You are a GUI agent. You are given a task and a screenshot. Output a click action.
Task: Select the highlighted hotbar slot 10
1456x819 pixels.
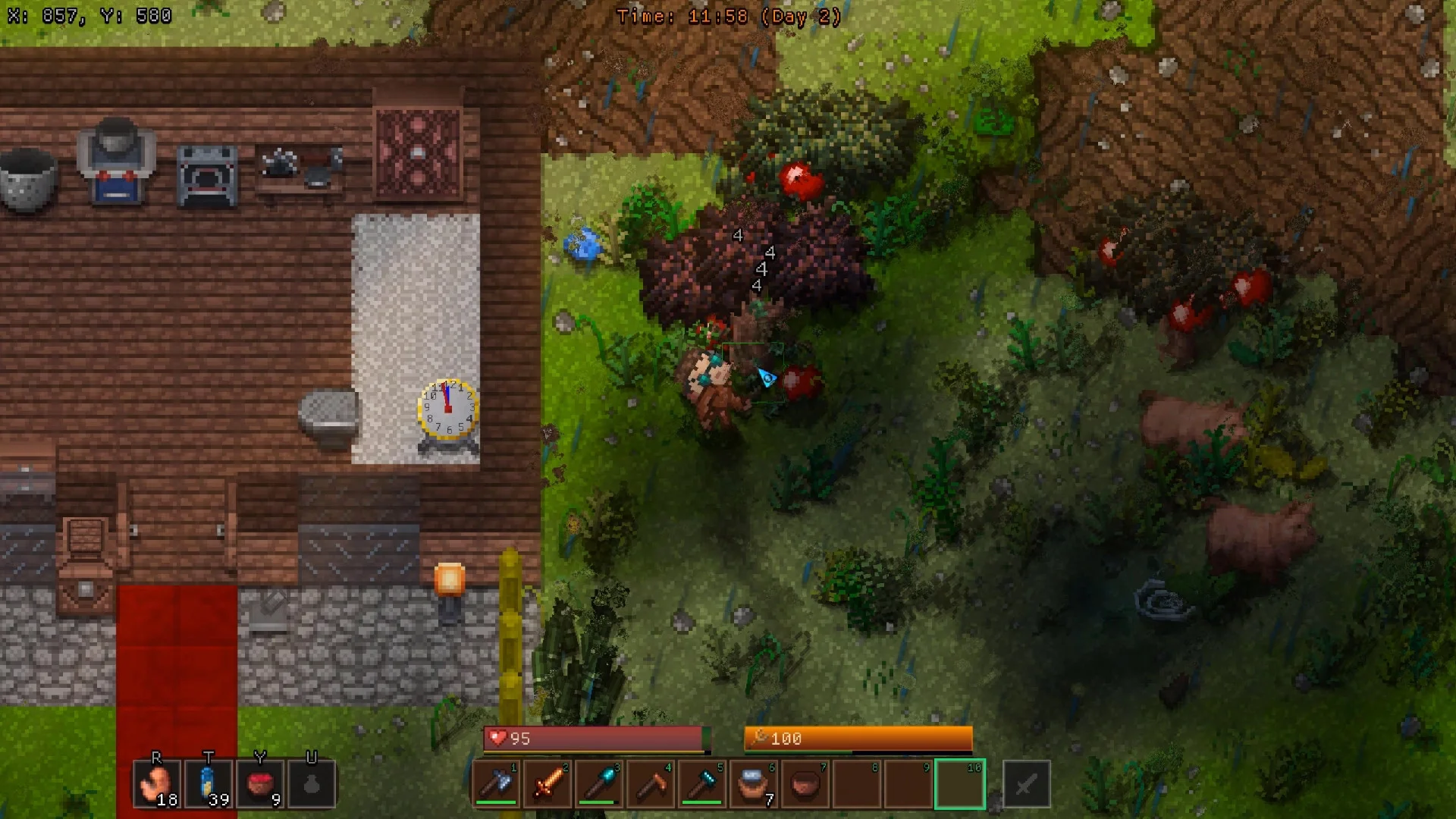(960, 784)
